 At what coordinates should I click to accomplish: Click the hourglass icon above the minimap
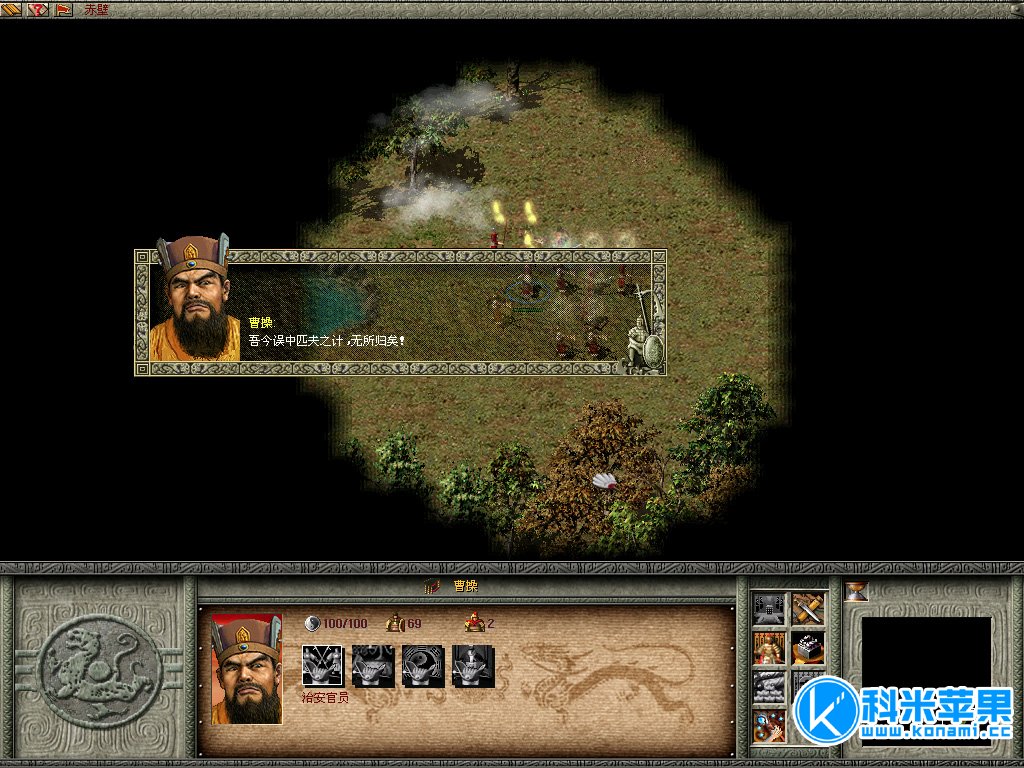857,592
